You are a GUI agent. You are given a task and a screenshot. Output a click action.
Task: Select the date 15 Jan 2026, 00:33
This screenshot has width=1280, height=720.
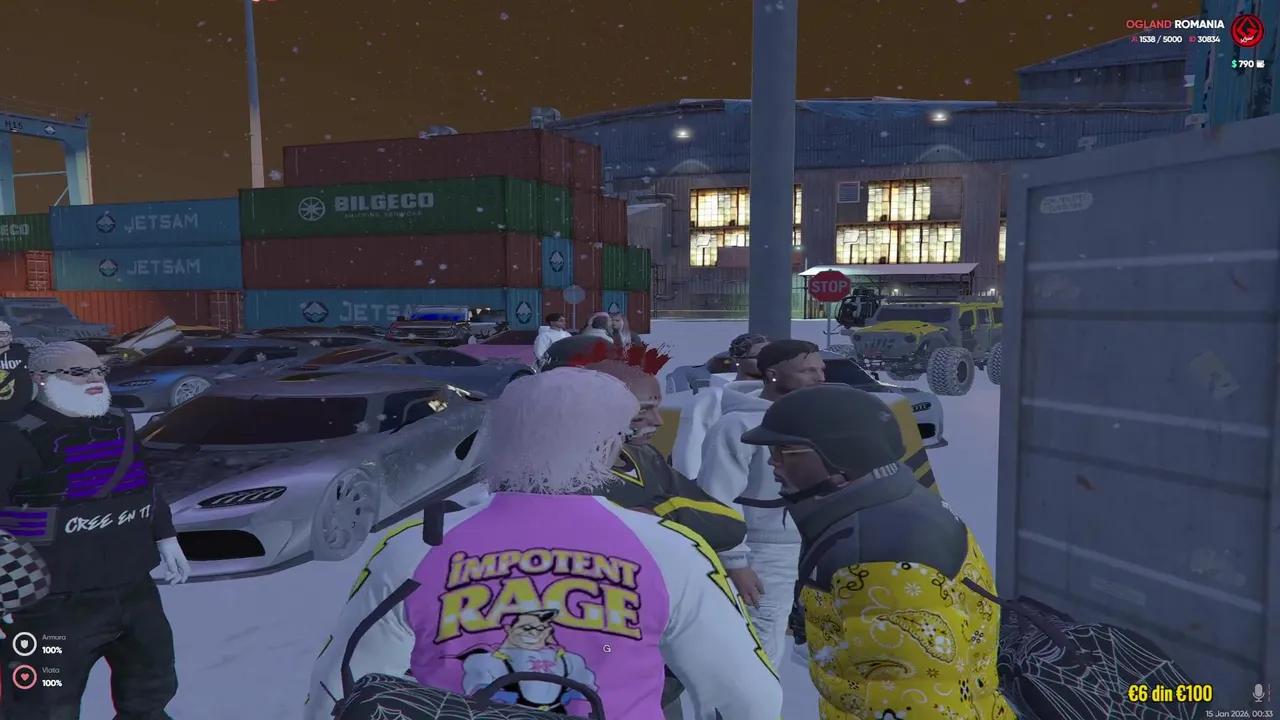click(1240, 712)
